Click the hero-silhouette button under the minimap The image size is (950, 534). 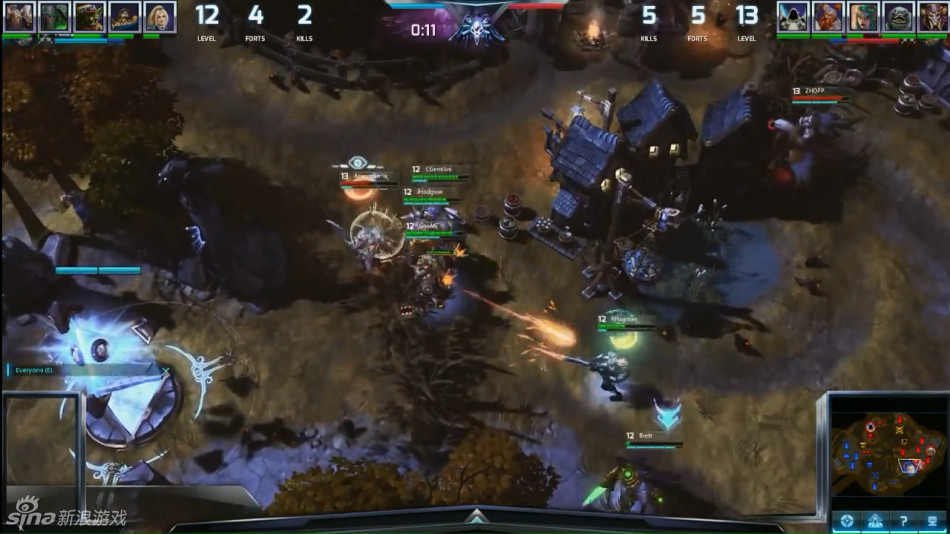coord(875,521)
